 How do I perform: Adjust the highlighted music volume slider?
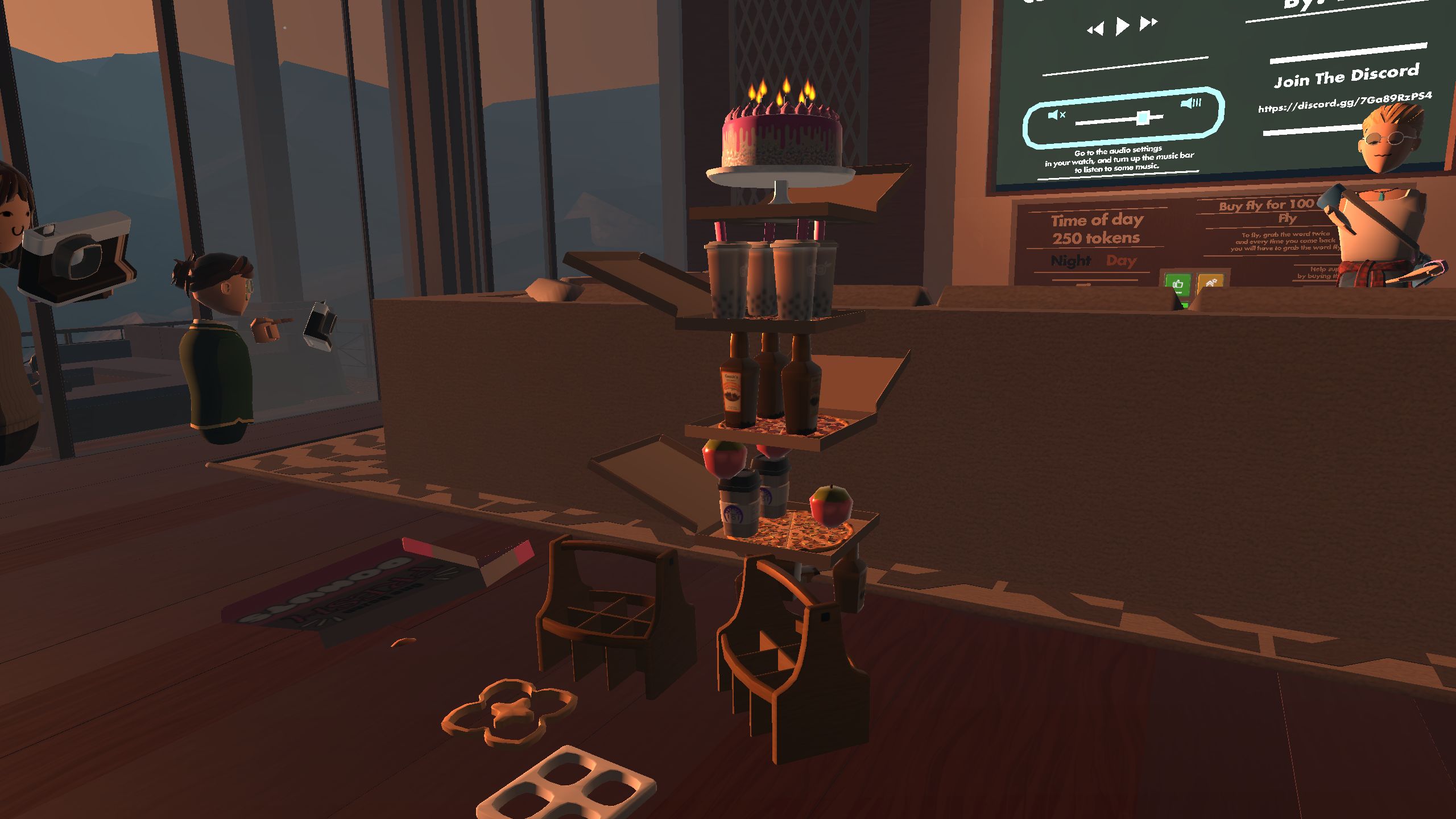coord(1143,118)
